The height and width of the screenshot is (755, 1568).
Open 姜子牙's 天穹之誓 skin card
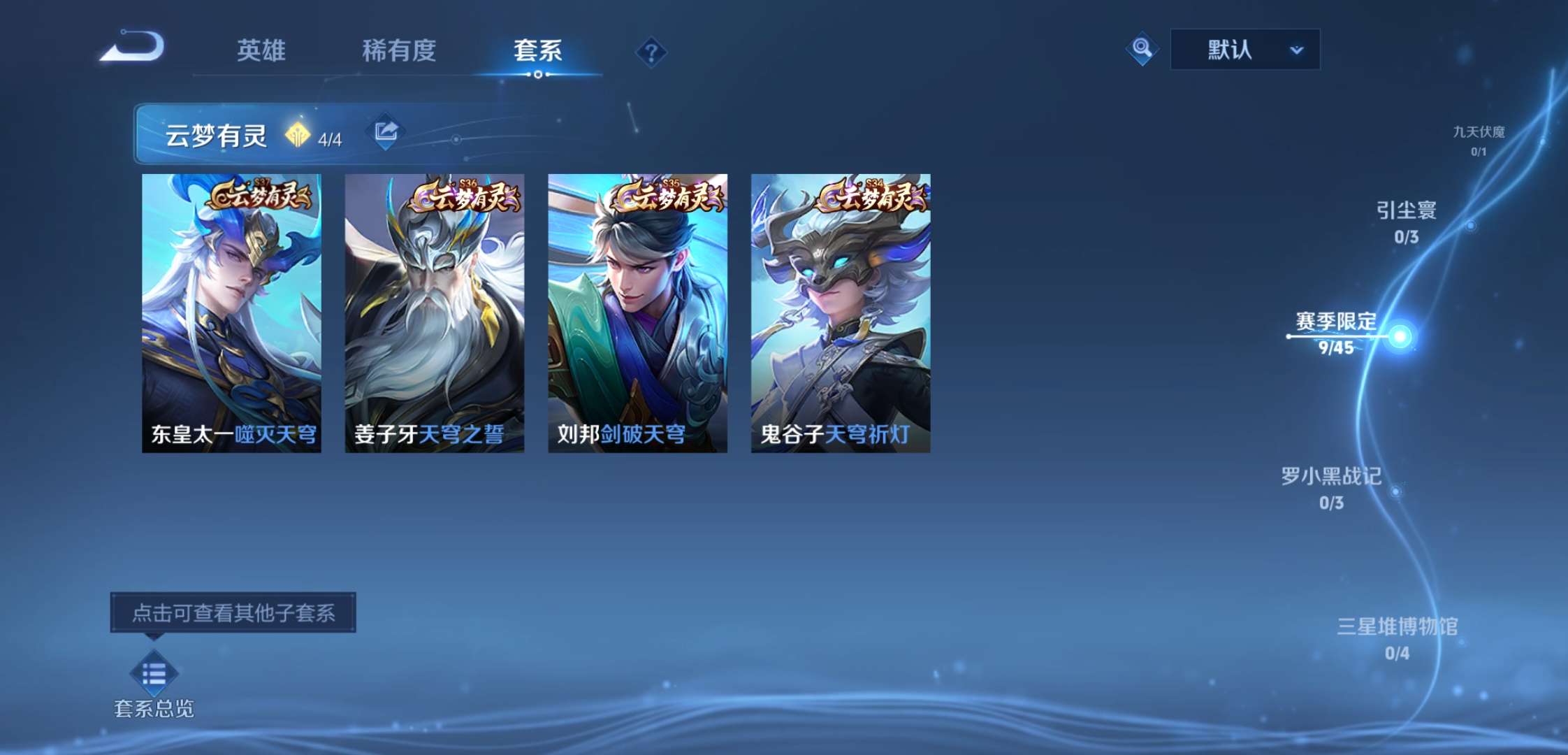(x=435, y=308)
